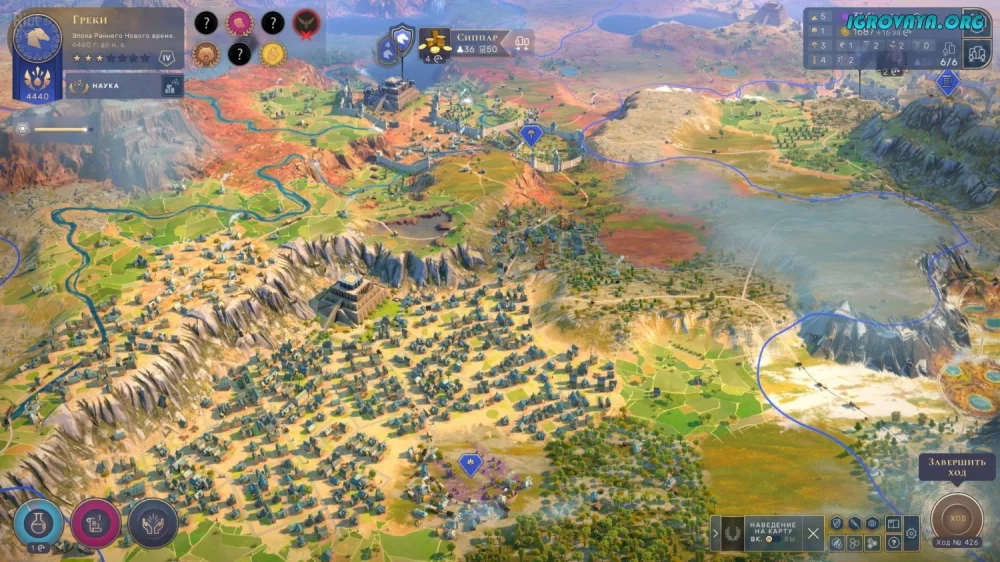Toggle the eye visibility map filter
Screen dimensions: 1000x562
(x=873, y=523)
